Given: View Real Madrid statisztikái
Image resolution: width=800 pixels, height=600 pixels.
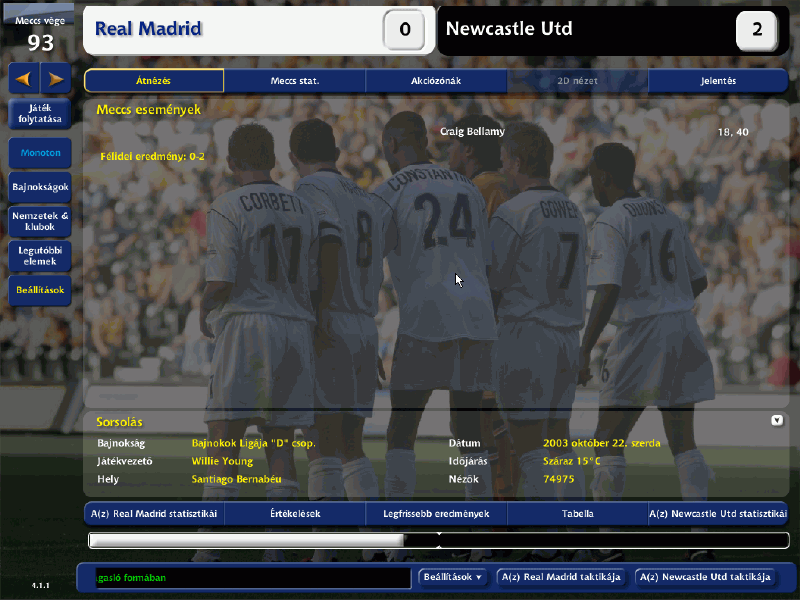Looking at the screenshot, I should tap(154, 514).
